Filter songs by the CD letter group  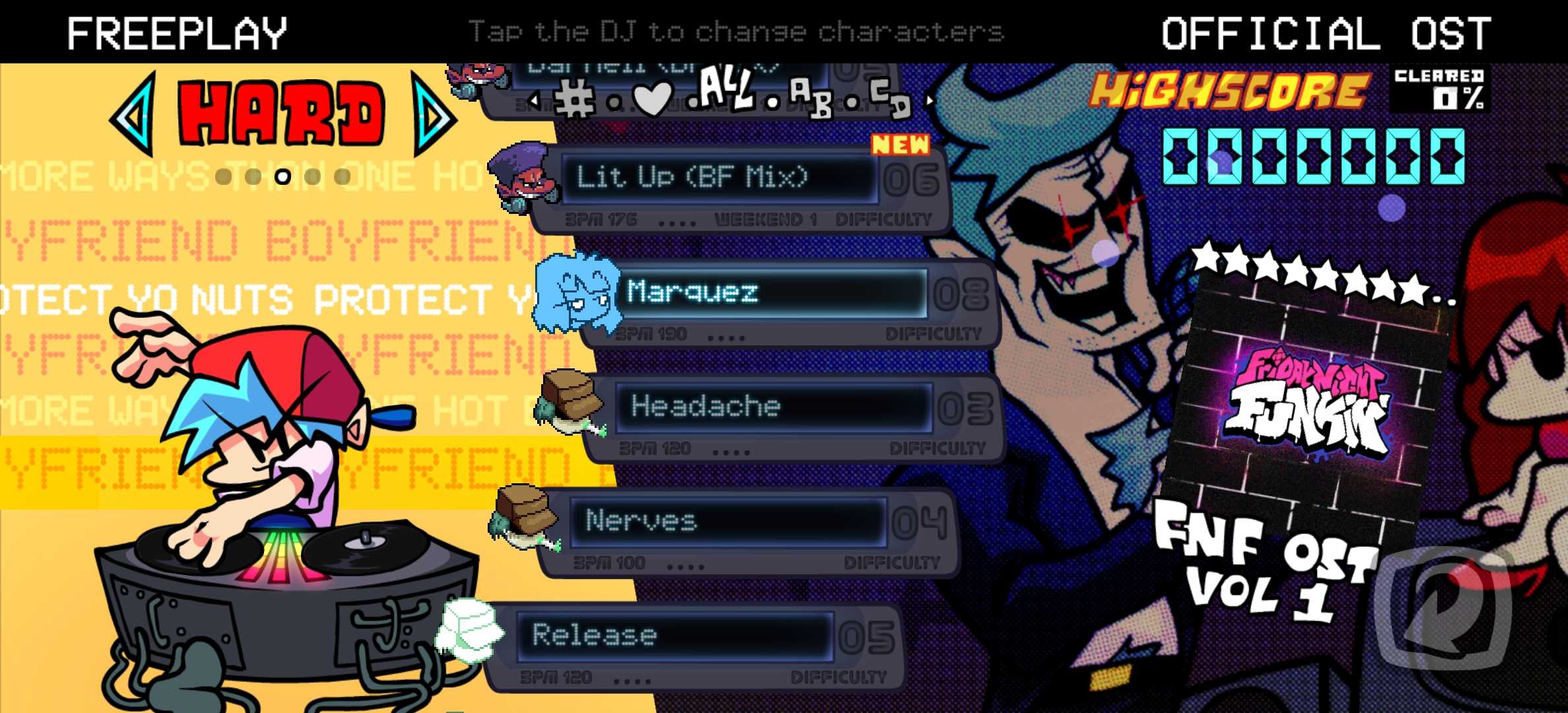click(x=890, y=98)
